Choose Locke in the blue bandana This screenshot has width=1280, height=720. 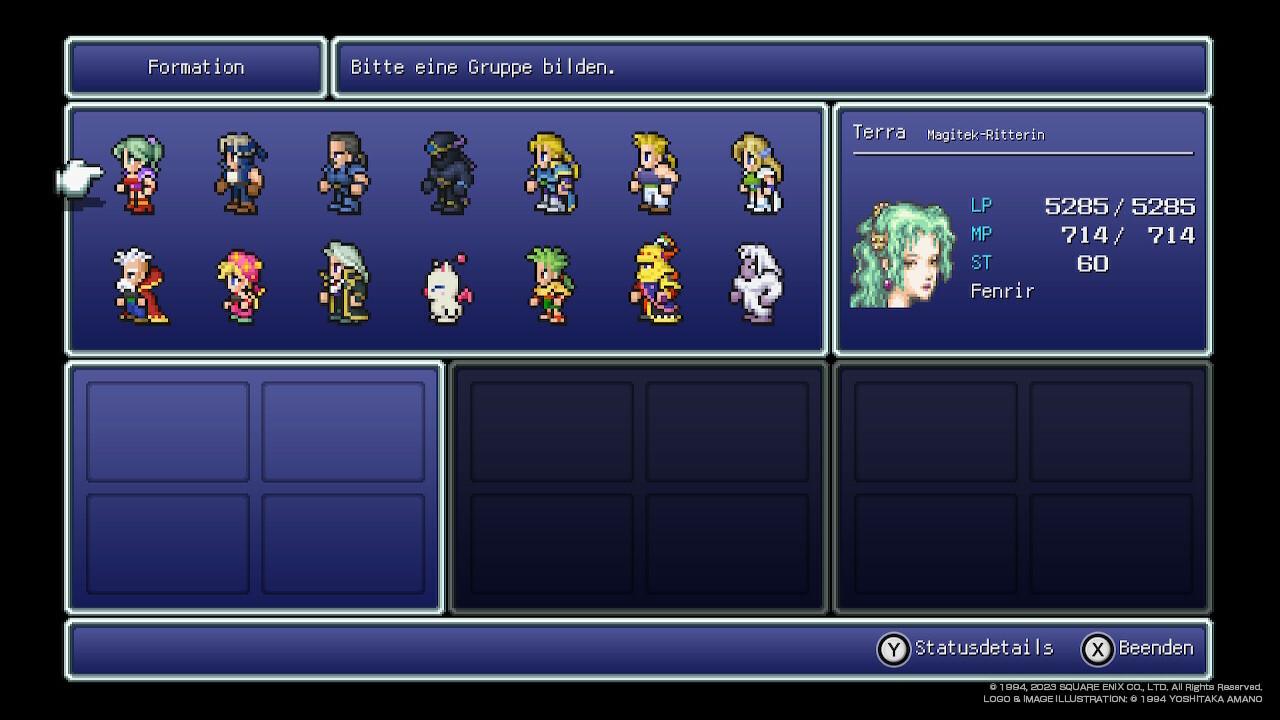point(240,175)
